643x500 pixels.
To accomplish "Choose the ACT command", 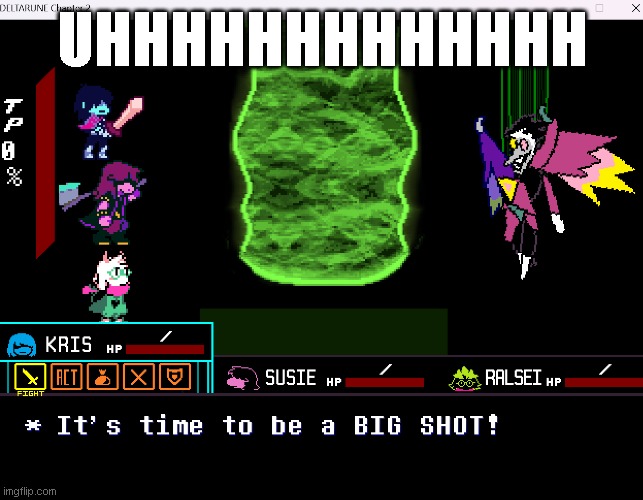I will [68, 377].
